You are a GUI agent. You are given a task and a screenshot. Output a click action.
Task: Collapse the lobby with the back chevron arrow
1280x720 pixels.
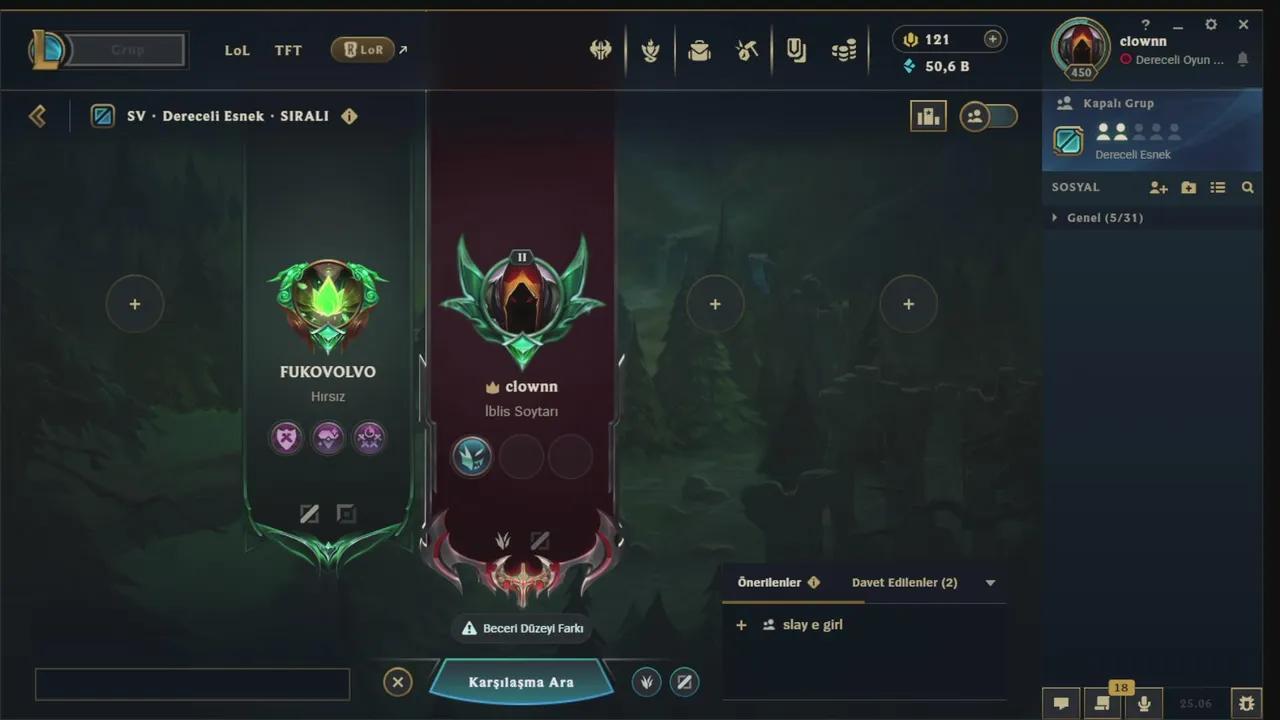pyautogui.click(x=37, y=115)
